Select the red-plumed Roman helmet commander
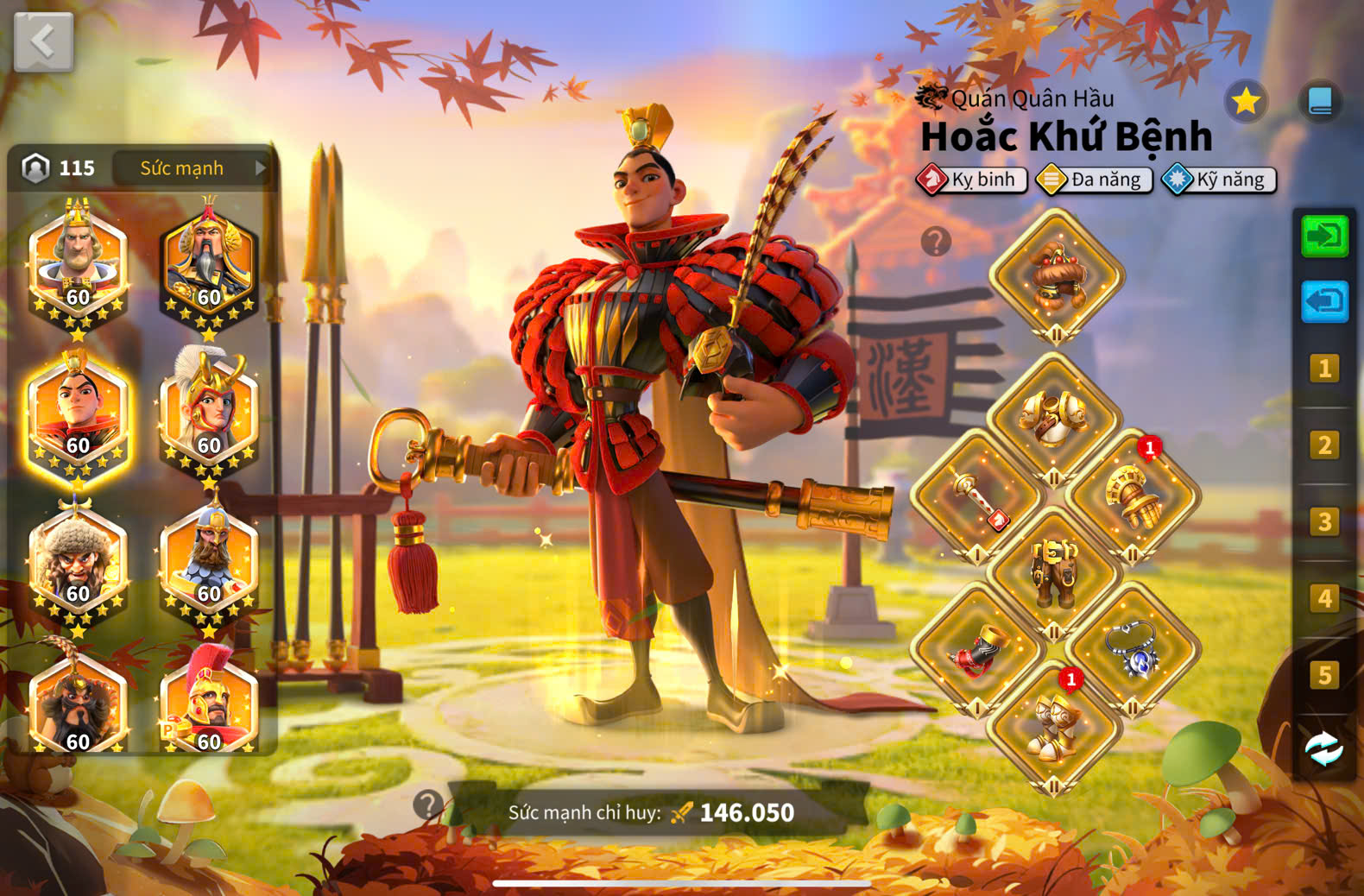1364x896 pixels. 209,704
